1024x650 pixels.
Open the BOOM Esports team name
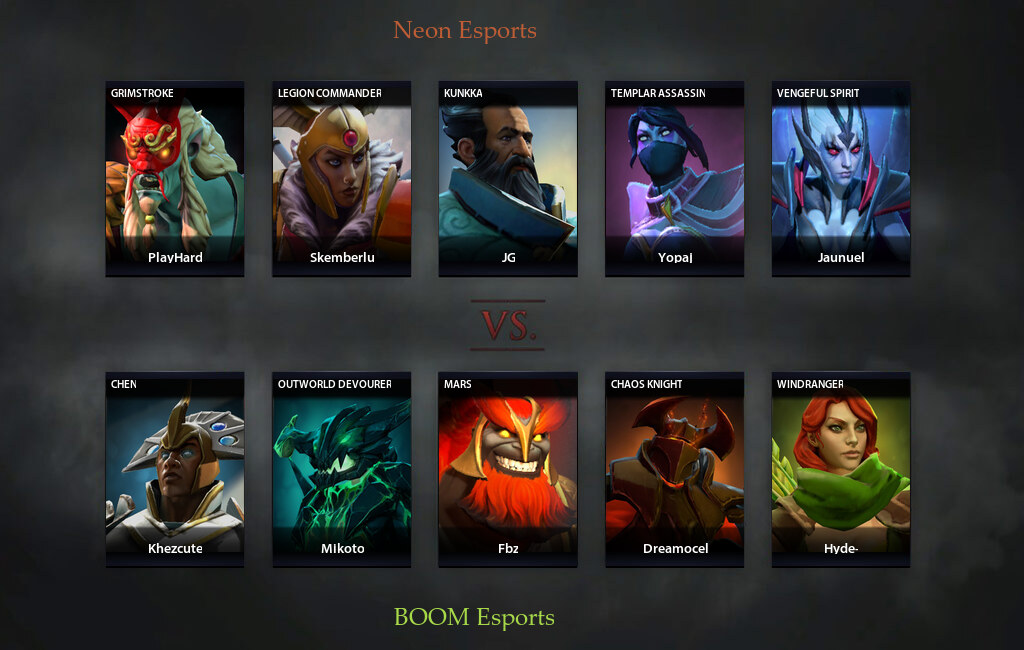[x=474, y=616]
